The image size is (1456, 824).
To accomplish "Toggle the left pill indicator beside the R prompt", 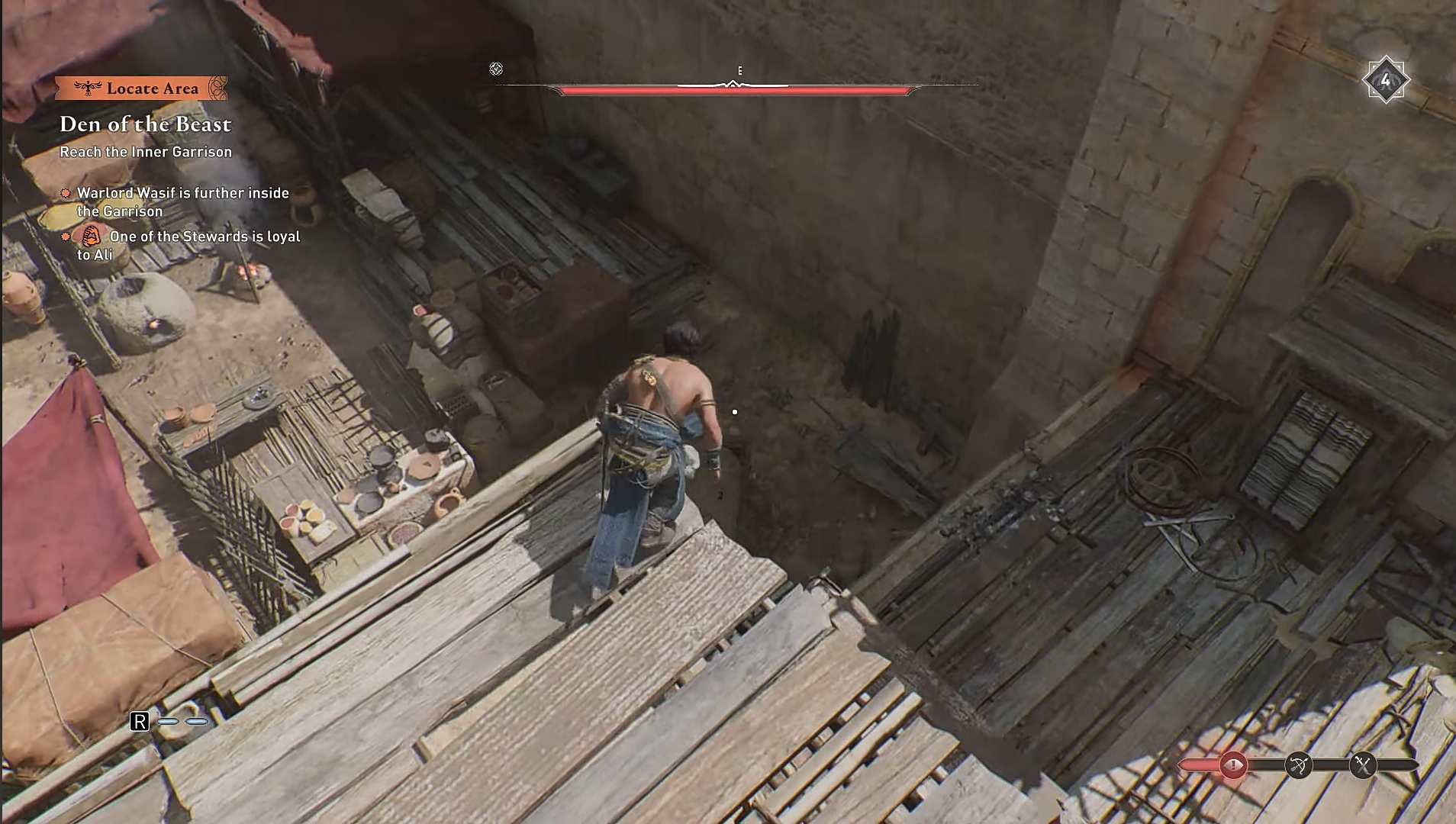I will 167,719.
